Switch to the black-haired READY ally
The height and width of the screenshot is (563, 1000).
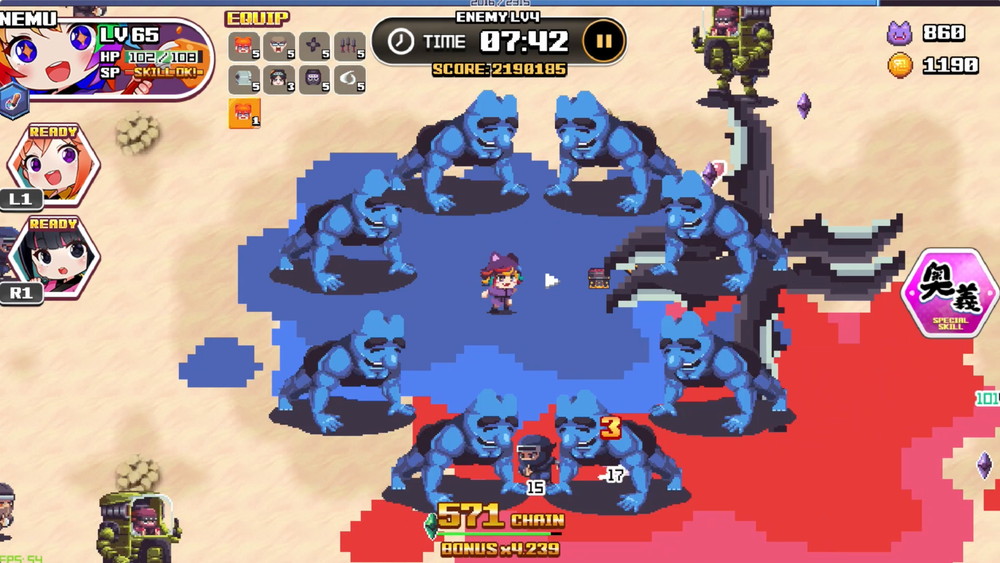[x=52, y=254]
